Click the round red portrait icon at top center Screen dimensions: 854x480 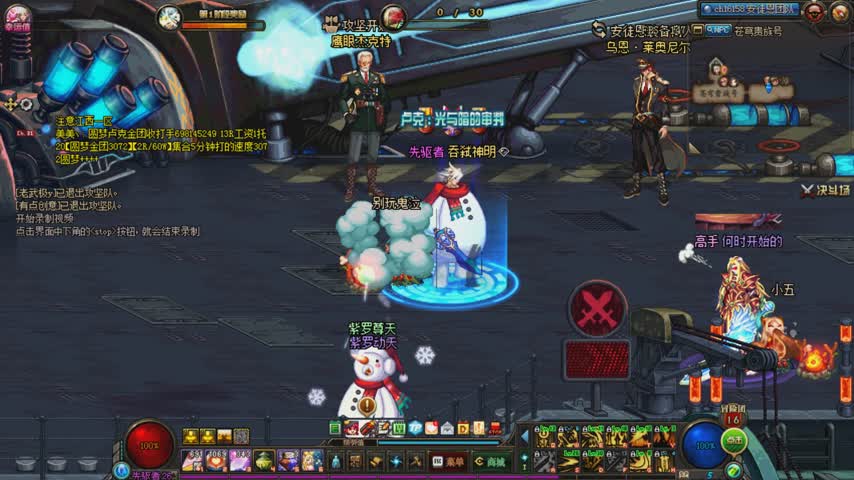(394, 16)
